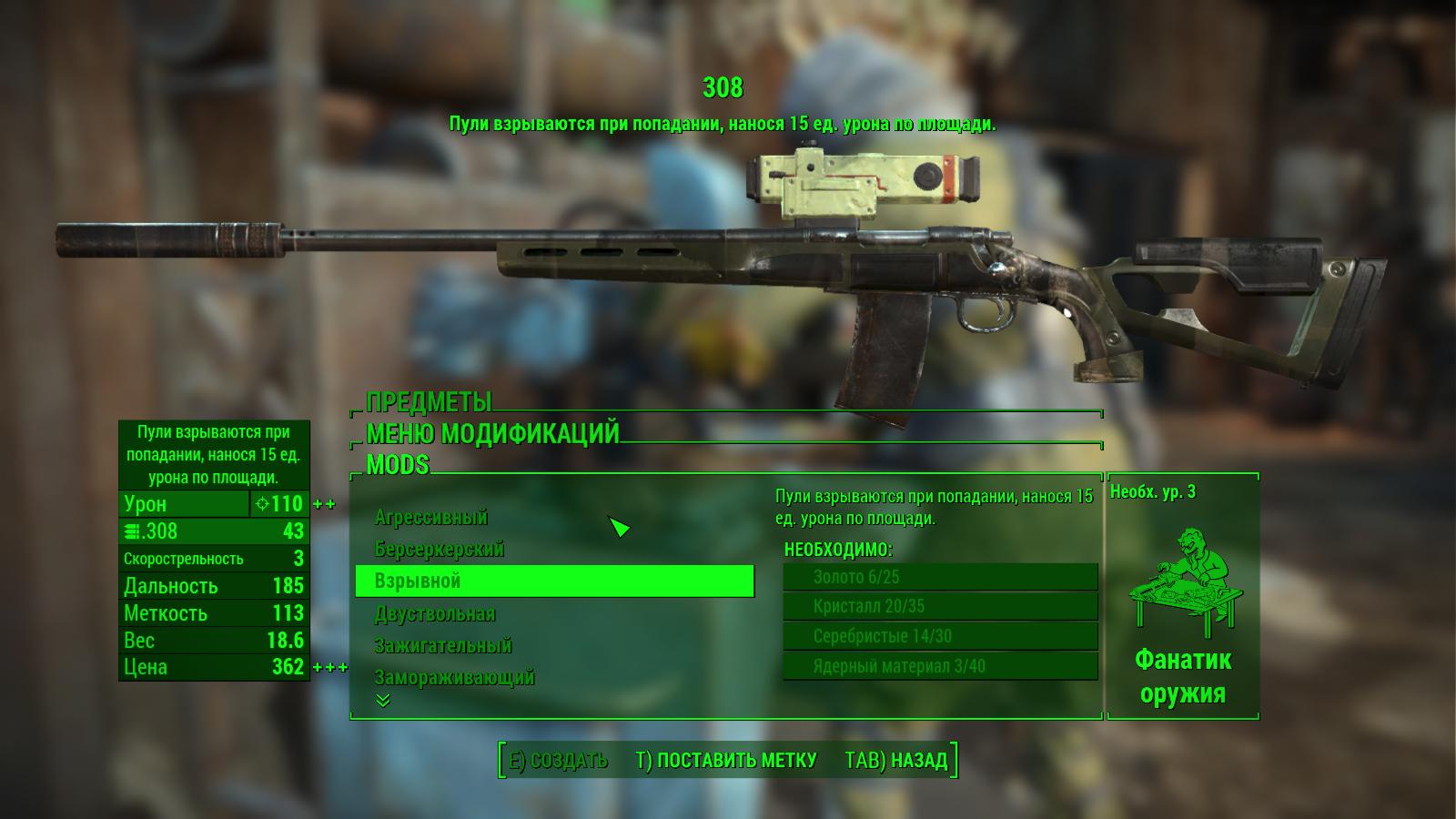Click the Золото 6/25 requirement row

[940, 577]
